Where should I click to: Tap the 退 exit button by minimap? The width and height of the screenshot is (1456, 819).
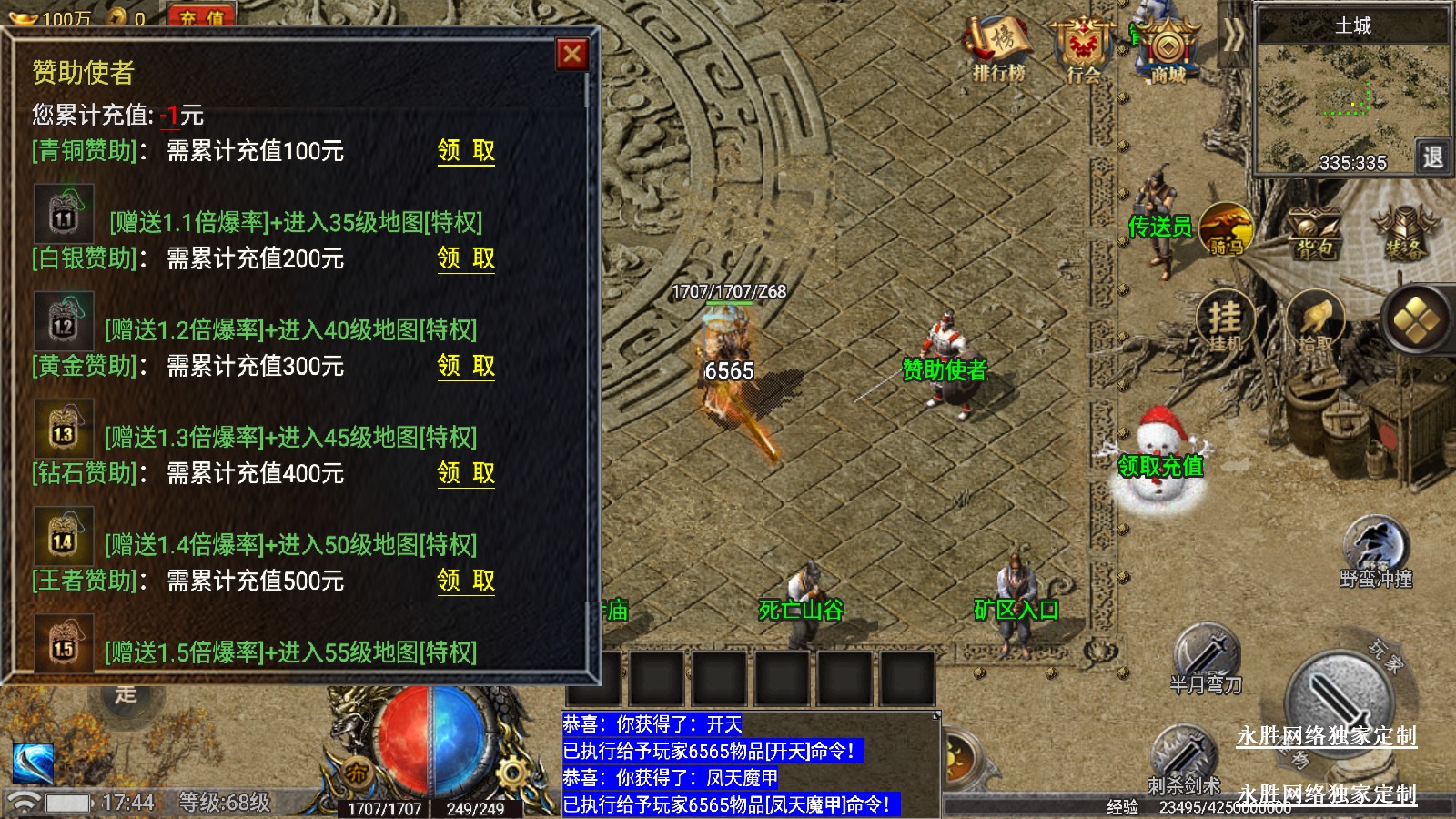point(1432,157)
